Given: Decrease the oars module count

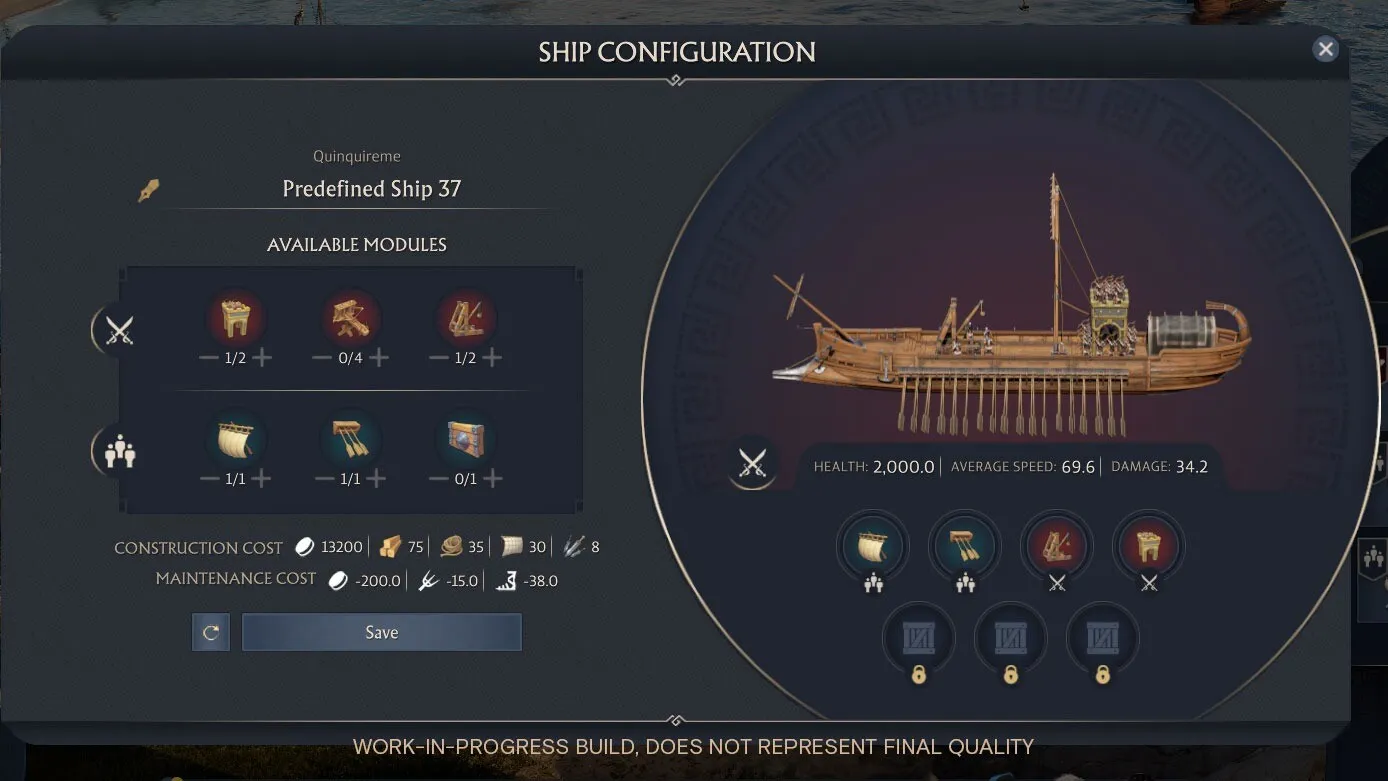Looking at the screenshot, I should pyautogui.click(x=323, y=479).
